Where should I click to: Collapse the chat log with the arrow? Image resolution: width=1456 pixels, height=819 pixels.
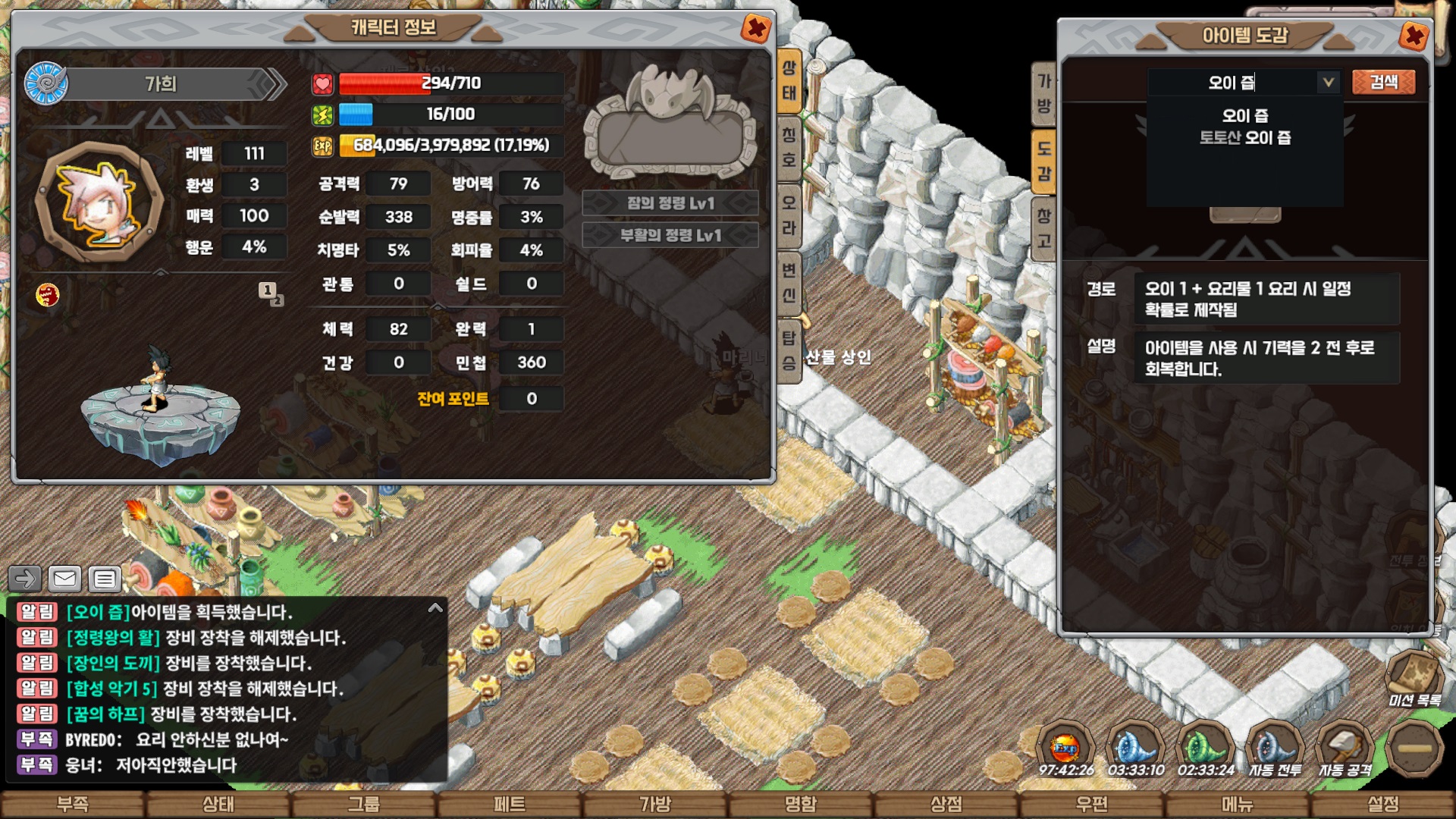point(435,608)
